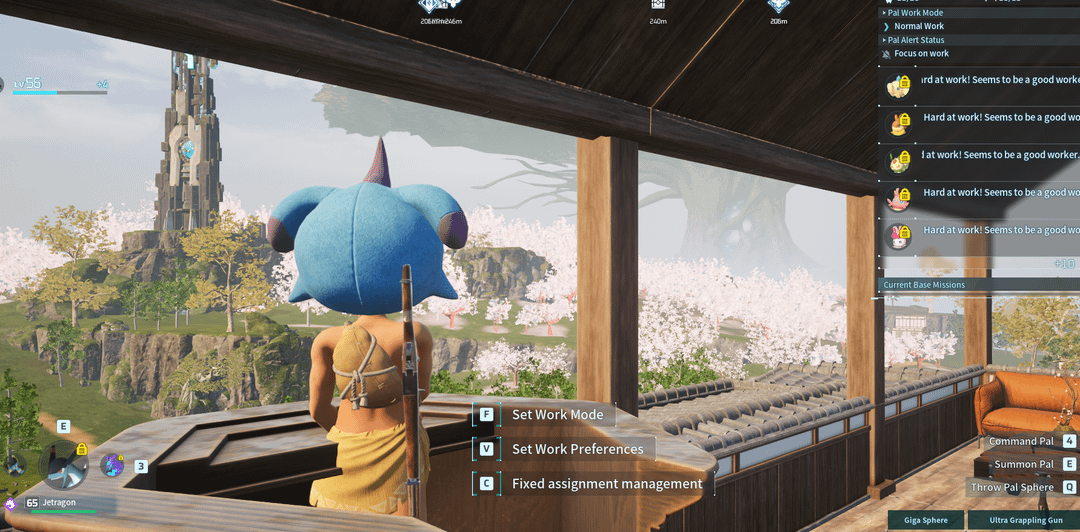This screenshot has width=1080, height=532.
Task: Select the Giga Sphere slot
Action: coord(926,520)
